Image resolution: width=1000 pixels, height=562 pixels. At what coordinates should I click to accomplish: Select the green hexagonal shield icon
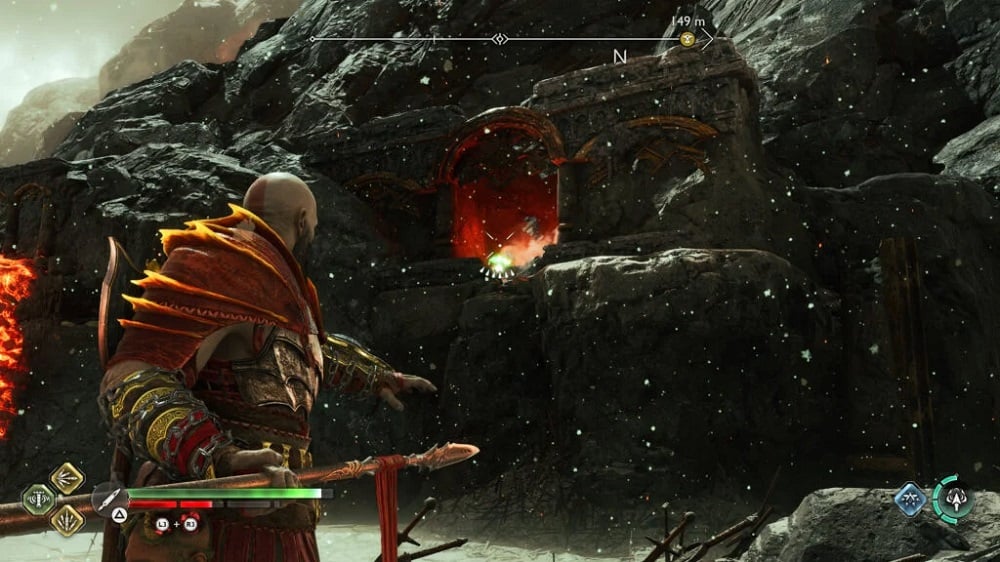(39, 499)
